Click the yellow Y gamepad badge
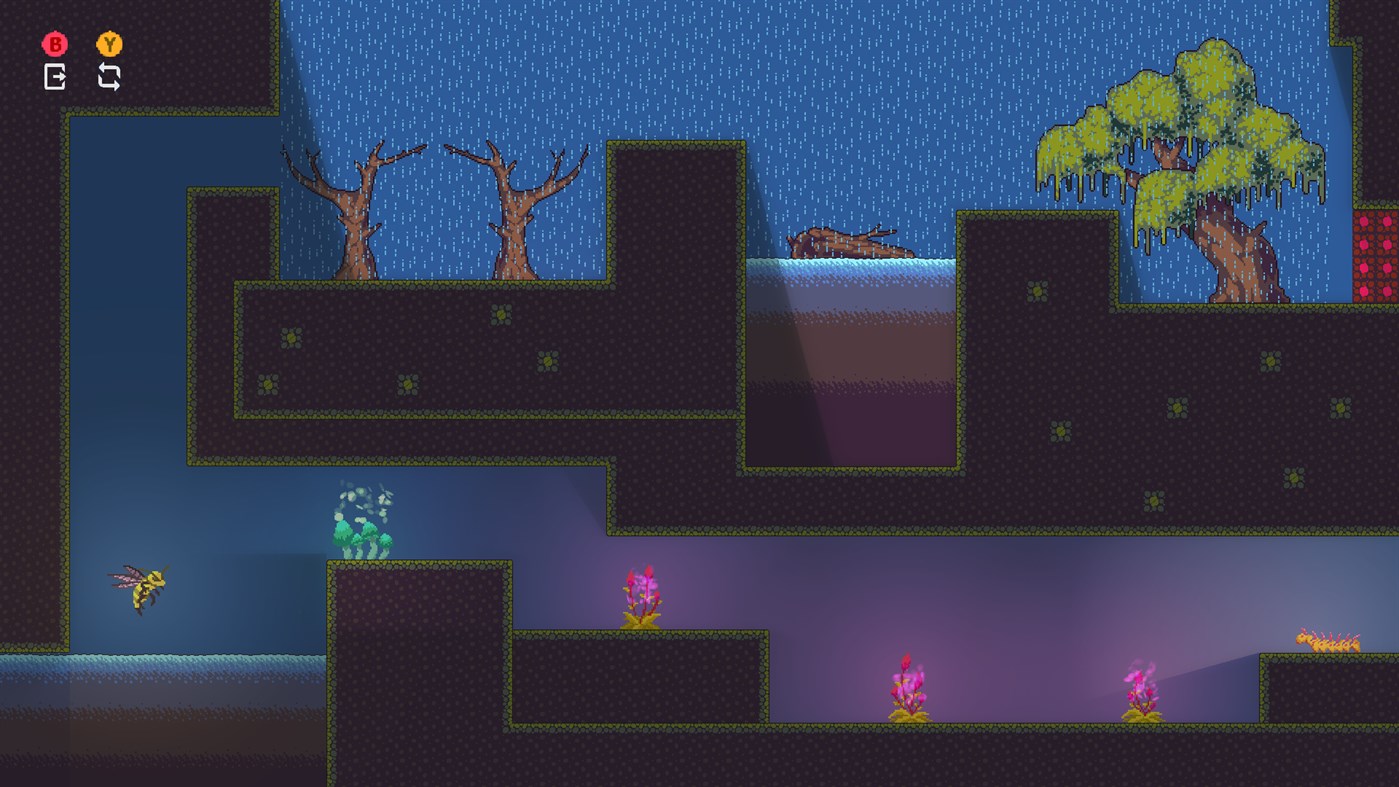1399x787 pixels. 109,44
